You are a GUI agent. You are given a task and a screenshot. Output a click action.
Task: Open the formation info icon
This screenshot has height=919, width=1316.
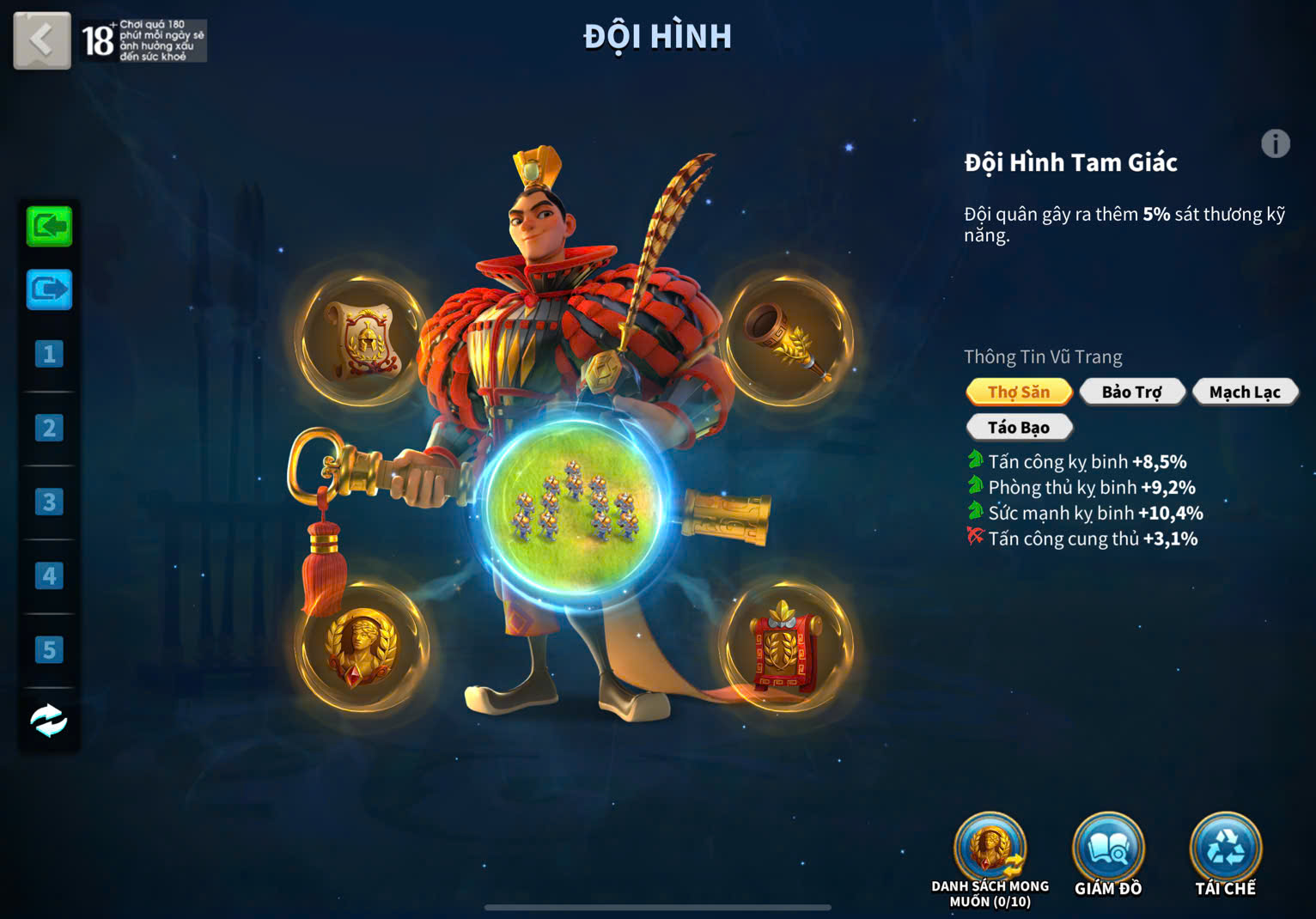tap(1276, 143)
